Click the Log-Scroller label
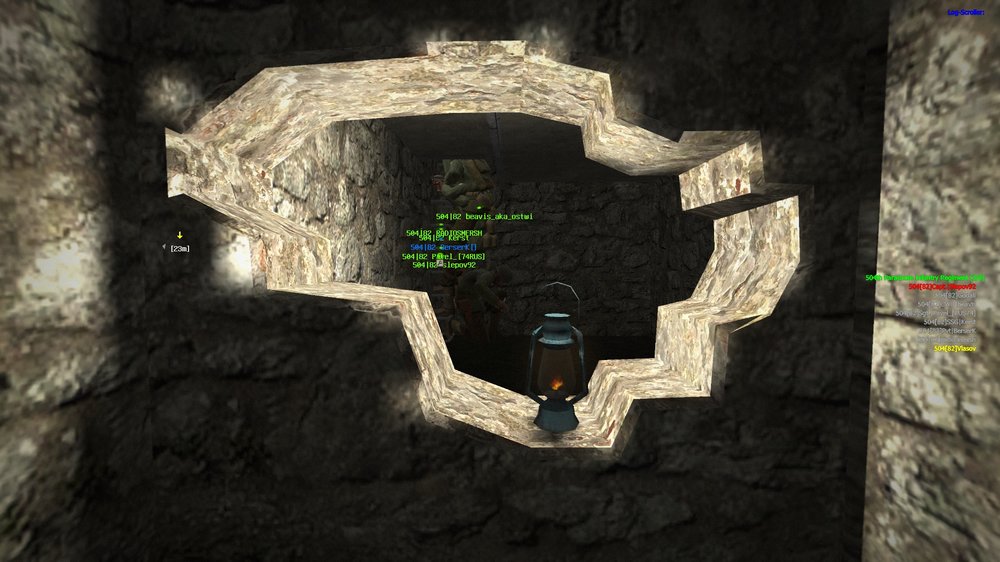This screenshot has height=562, width=1000. 968,12
